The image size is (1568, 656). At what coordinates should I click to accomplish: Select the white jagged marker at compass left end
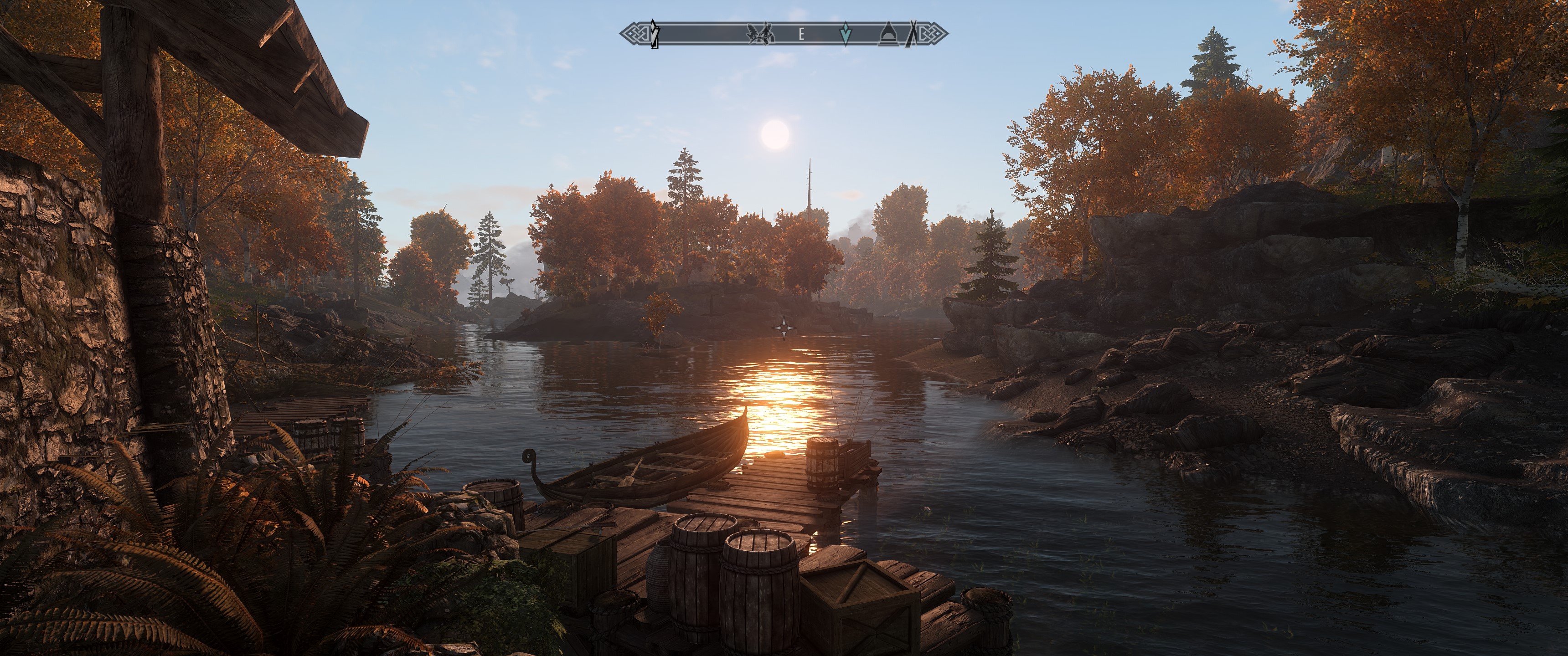(x=655, y=34)
